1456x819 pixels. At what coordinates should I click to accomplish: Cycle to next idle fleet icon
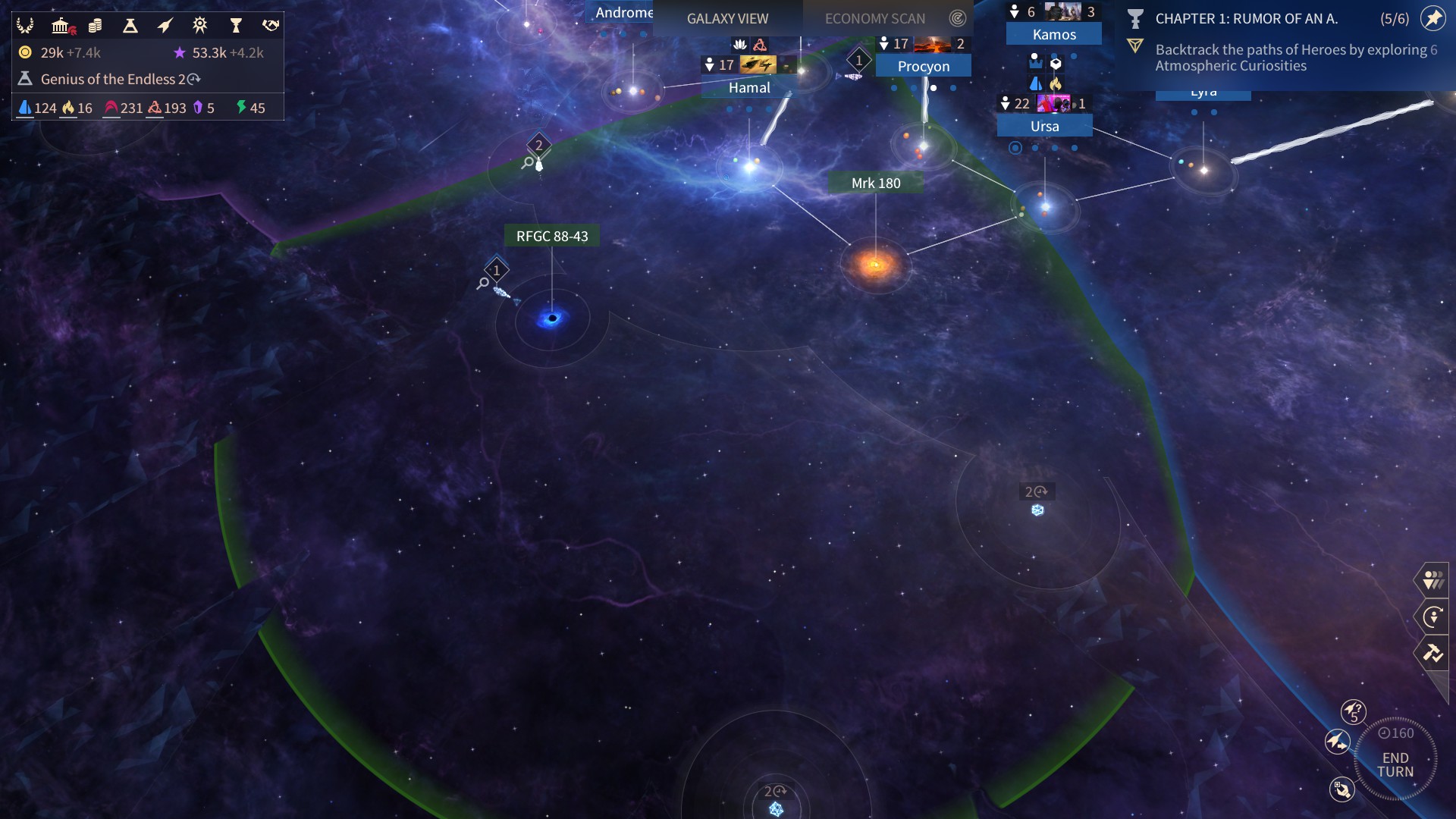click(x=1337, y=741)
